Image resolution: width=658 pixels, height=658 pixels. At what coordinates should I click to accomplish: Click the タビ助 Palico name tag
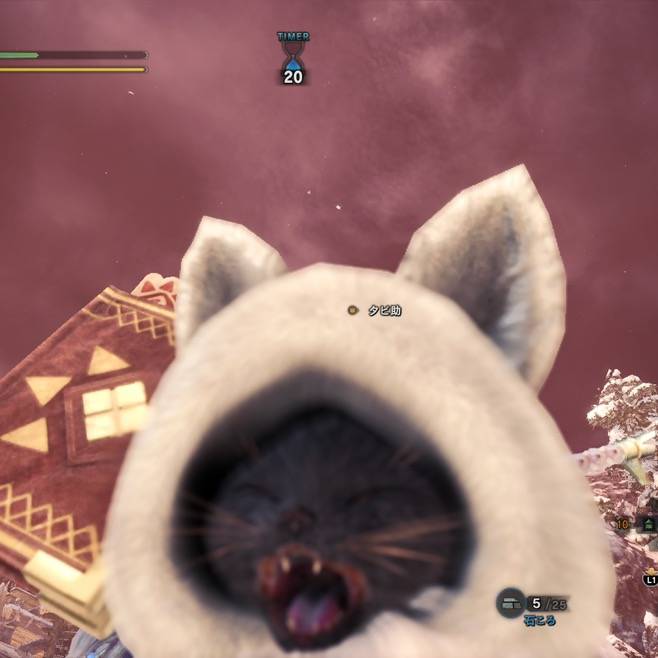click(383, 311)
